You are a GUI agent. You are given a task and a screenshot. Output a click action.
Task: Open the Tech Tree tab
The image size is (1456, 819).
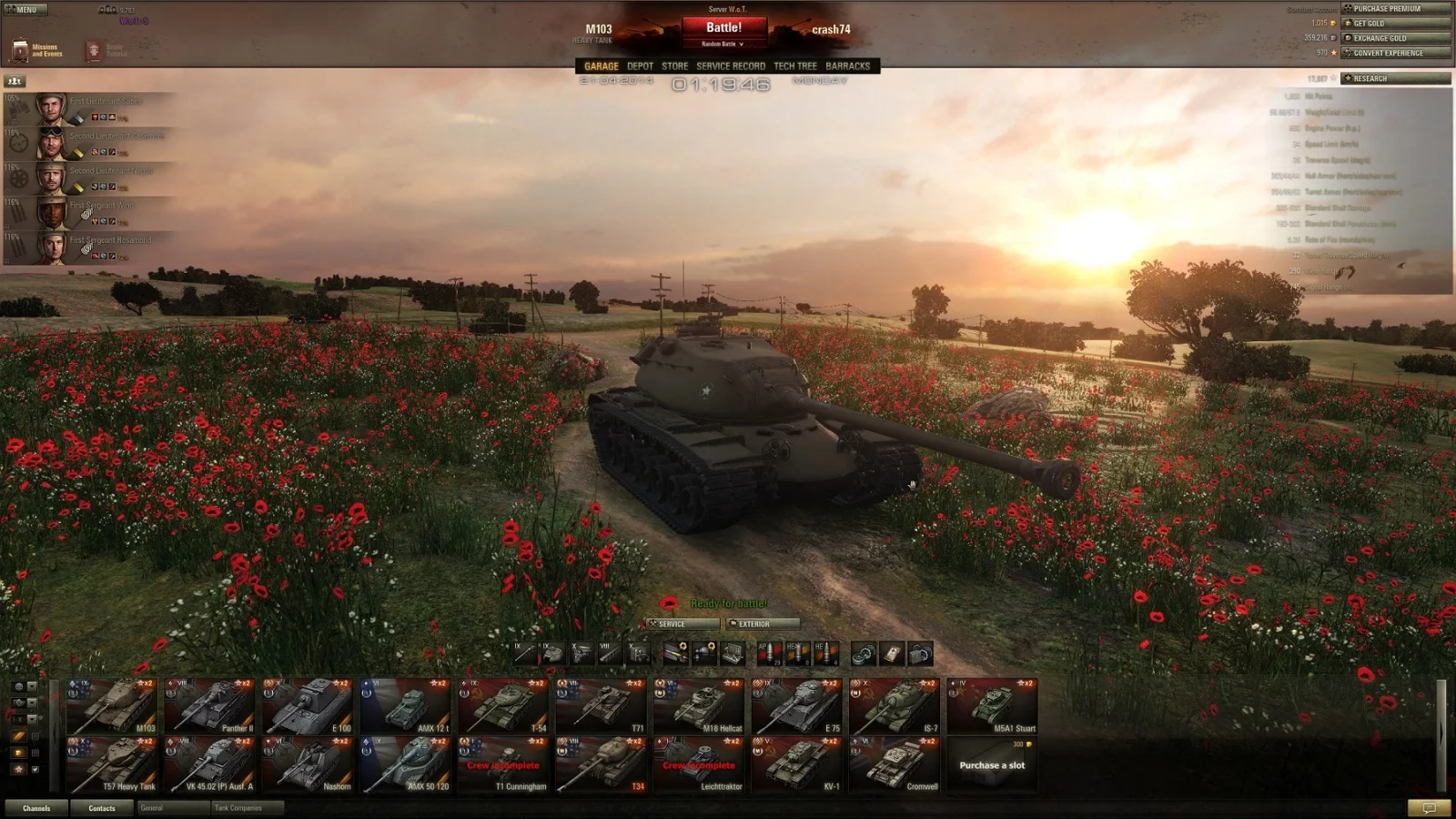tap(794, 66)
